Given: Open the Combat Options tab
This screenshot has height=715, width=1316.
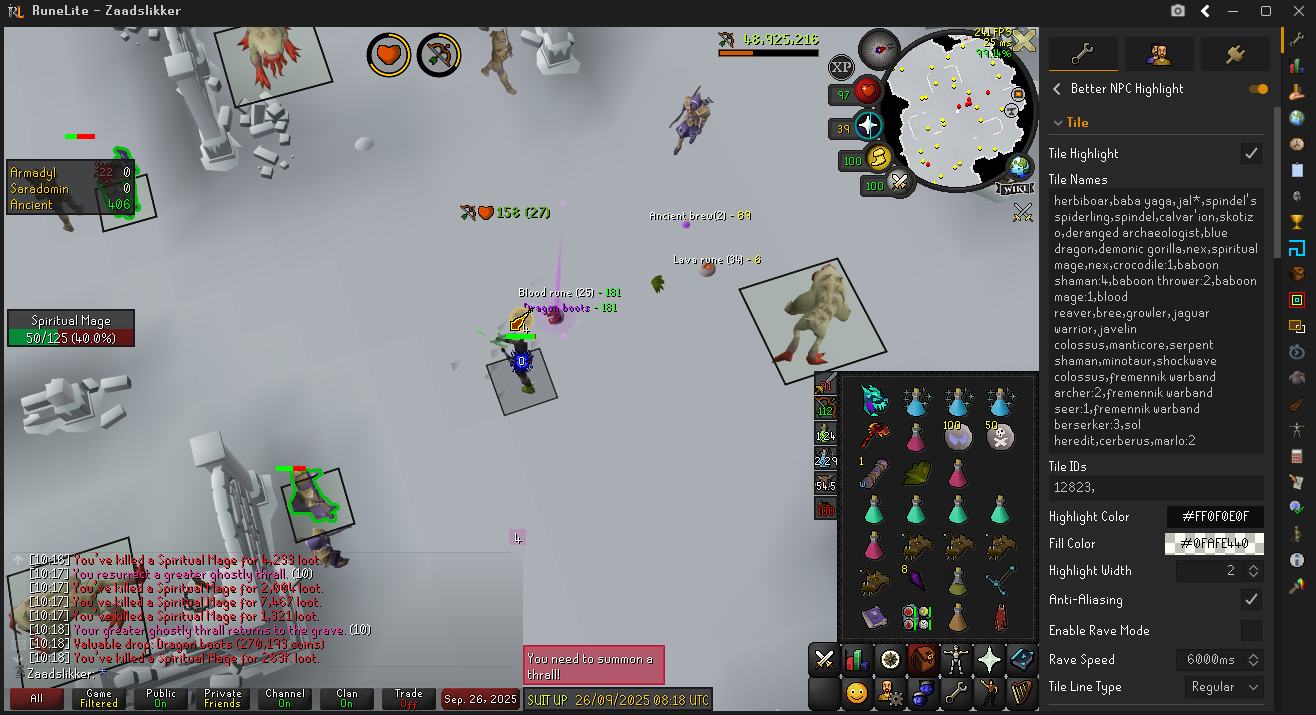Looking at the screenshot, I should [x=824, y=659].
